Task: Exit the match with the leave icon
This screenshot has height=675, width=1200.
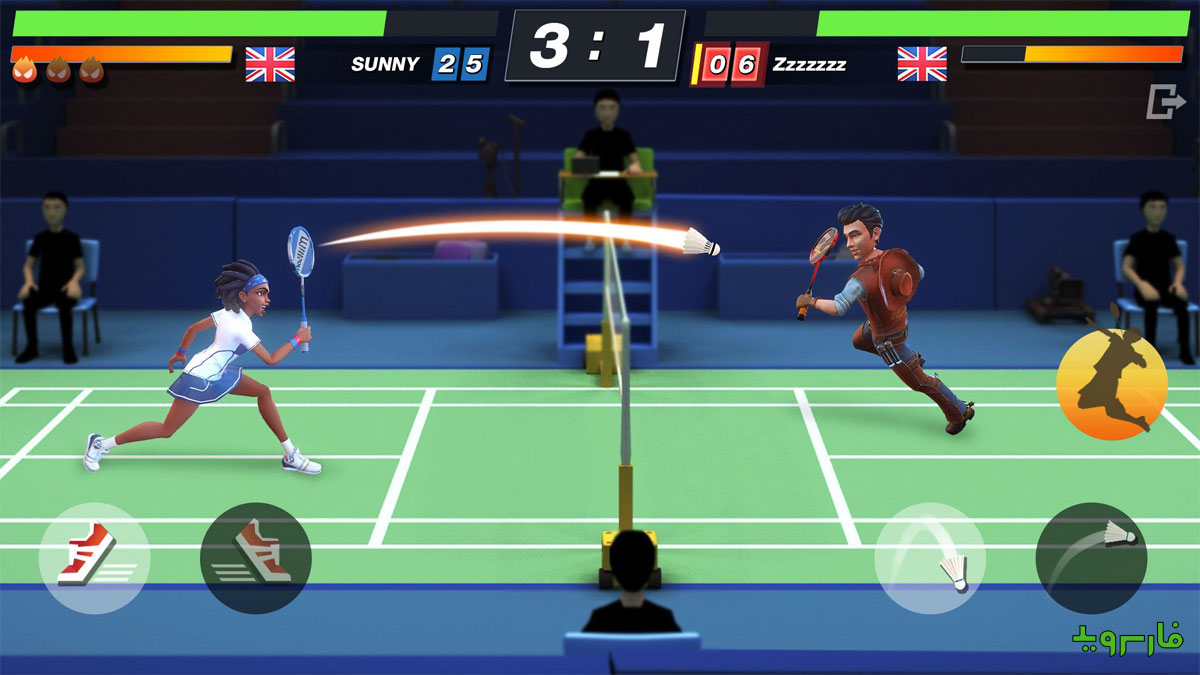Action: coord(1164,102)
